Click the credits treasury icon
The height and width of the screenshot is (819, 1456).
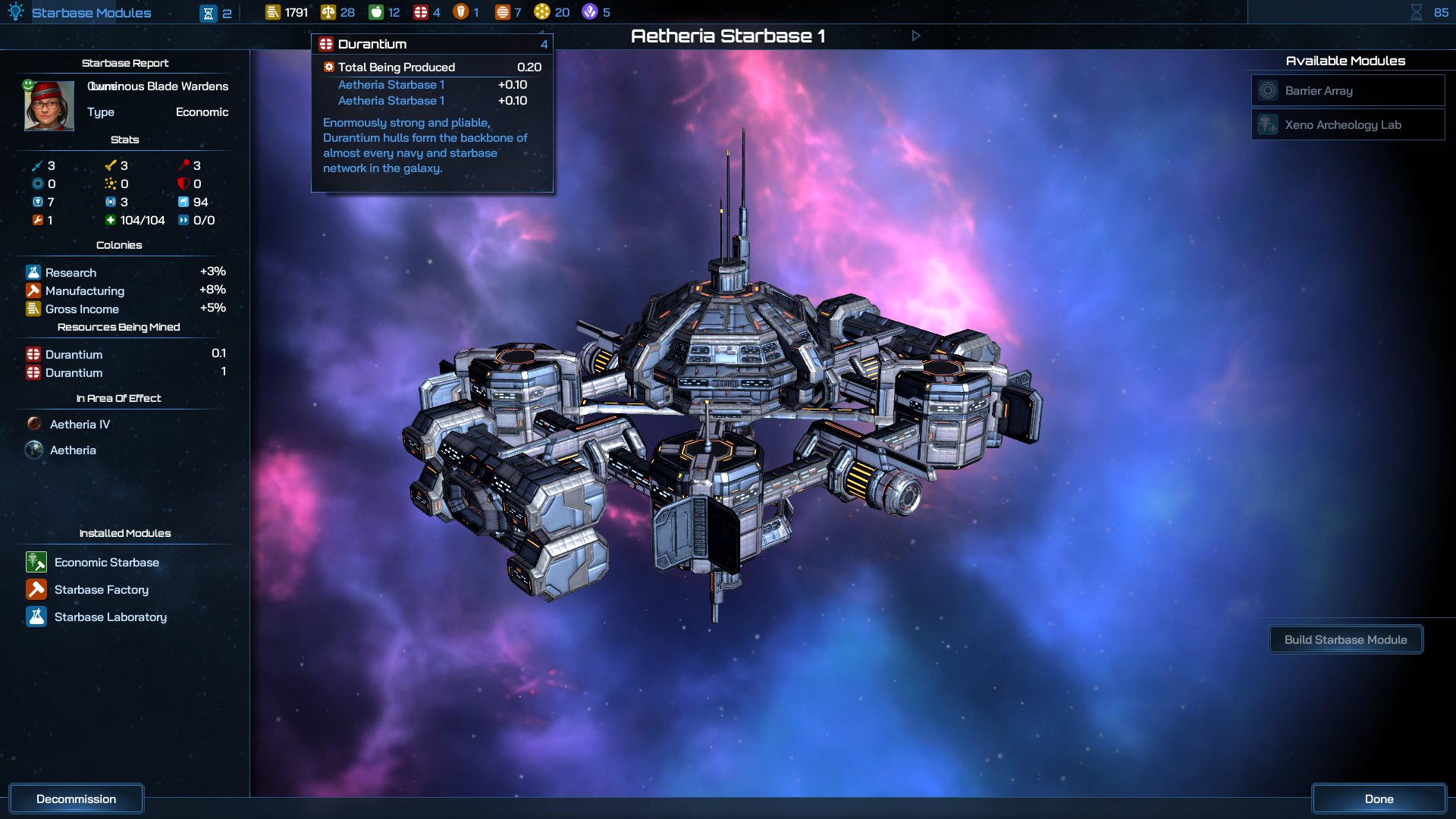pos(273,12)
